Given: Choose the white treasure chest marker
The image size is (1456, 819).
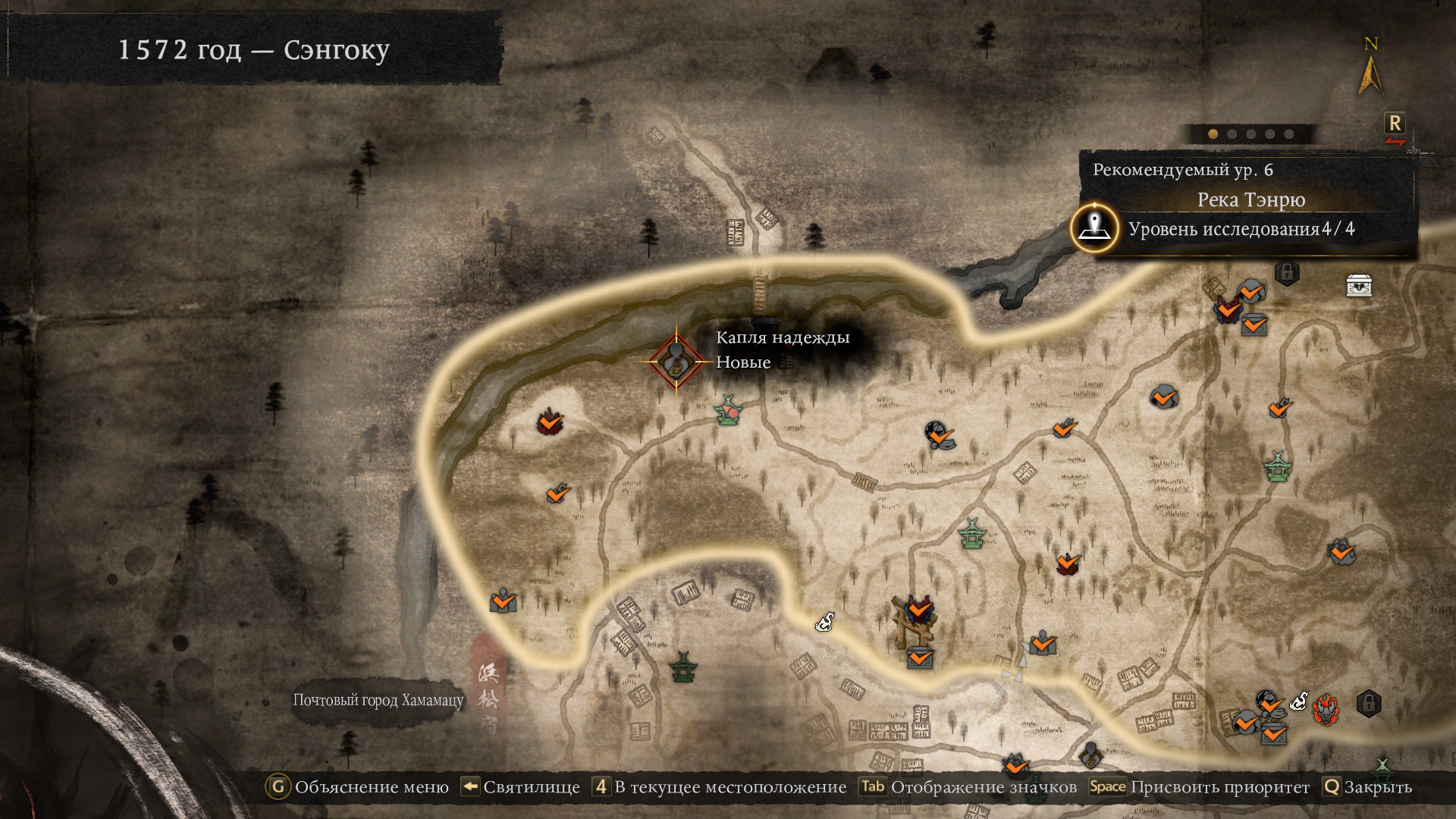Looking at the screenshot, I should coord(1358,286).
